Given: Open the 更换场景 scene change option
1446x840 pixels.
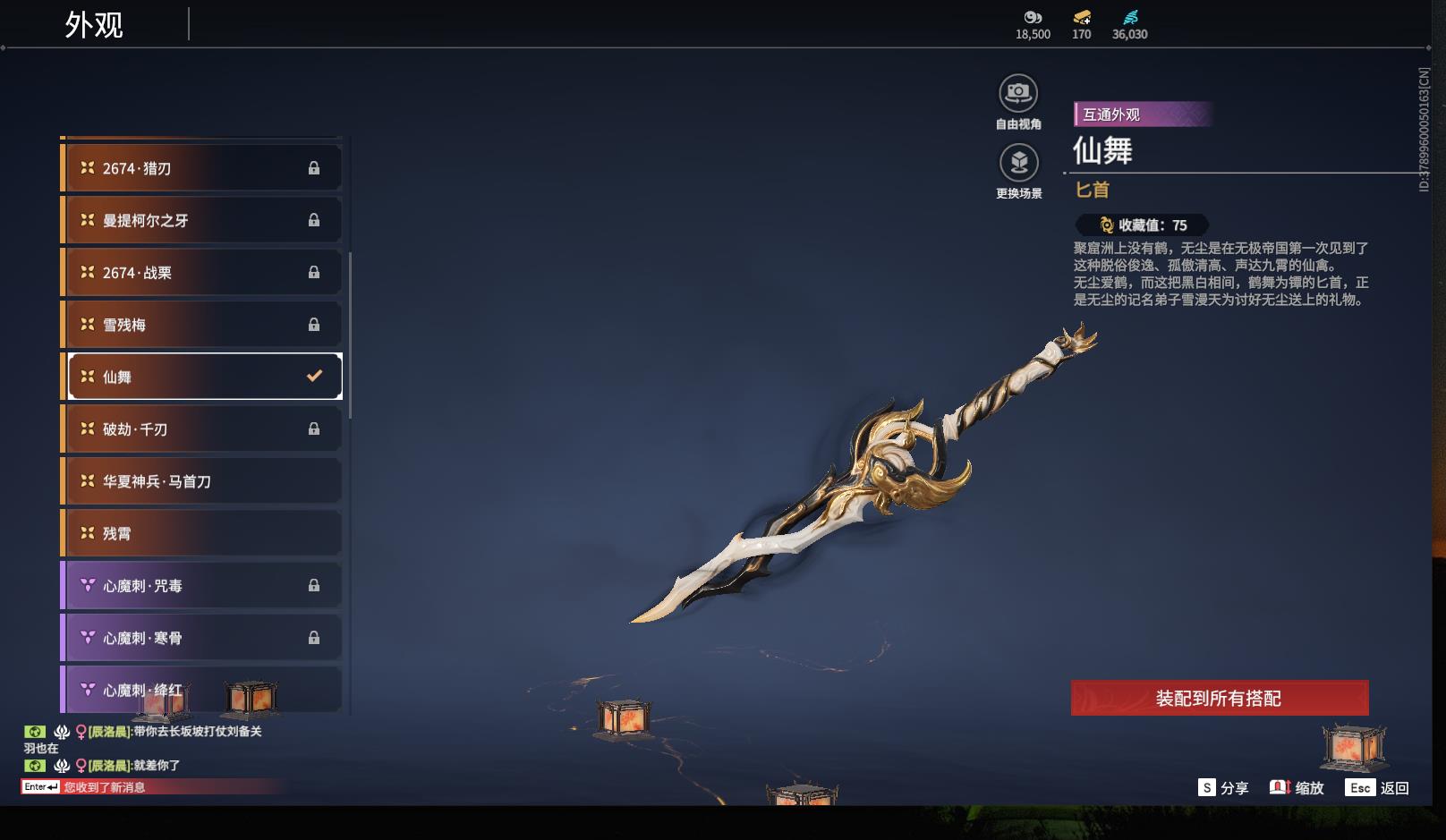Looking at the screenshot, I should click(x=1018, y=163).
